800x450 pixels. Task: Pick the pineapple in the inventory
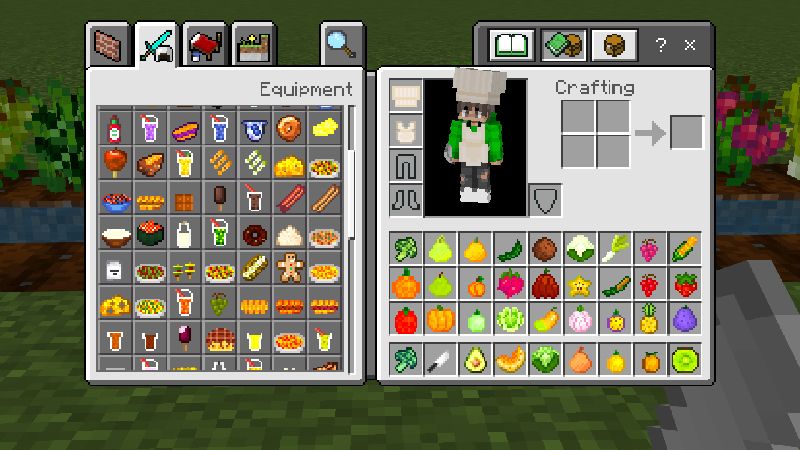(650, 320)
